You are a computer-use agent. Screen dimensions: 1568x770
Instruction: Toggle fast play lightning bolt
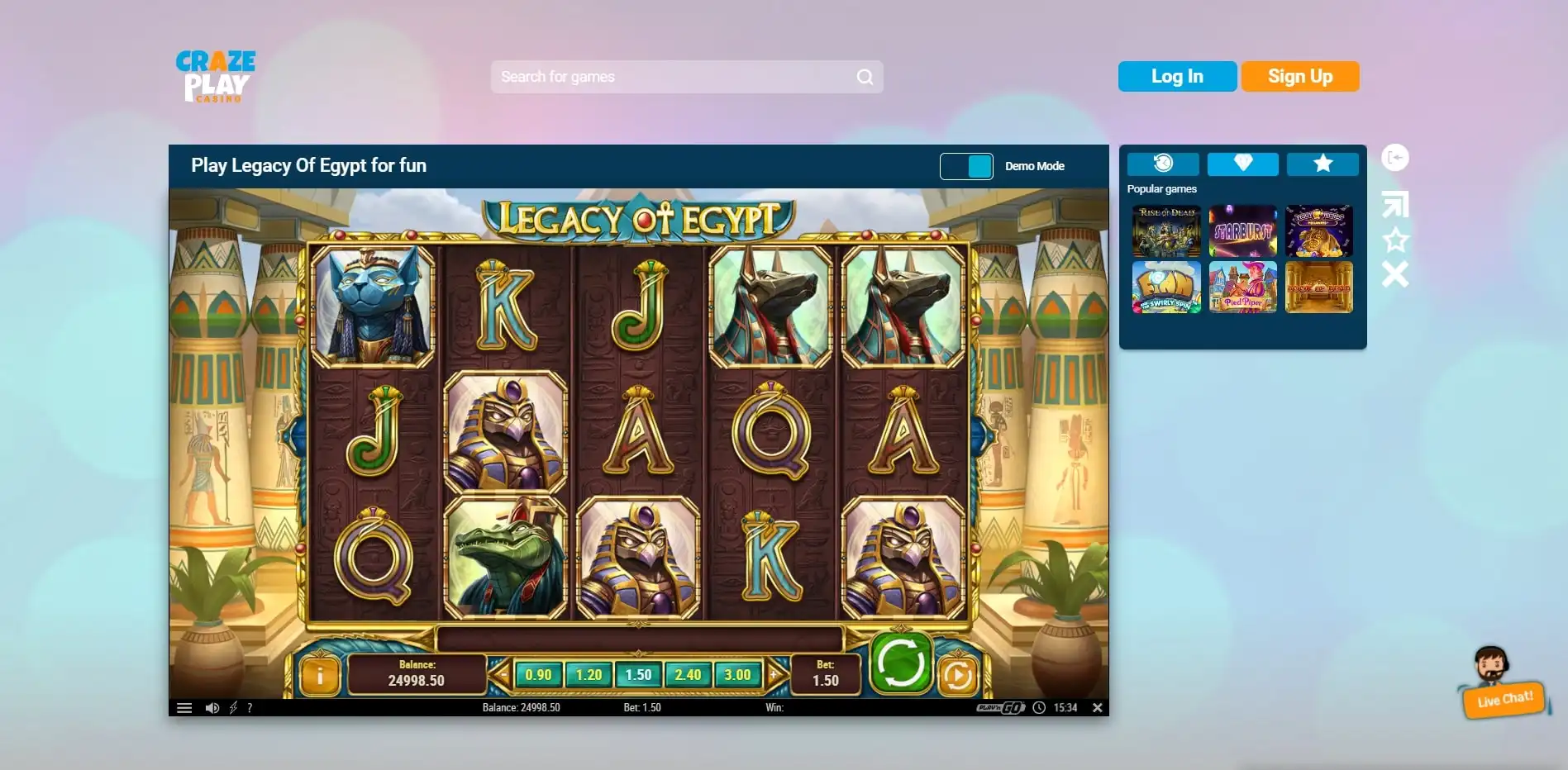(x=233, y=708)
